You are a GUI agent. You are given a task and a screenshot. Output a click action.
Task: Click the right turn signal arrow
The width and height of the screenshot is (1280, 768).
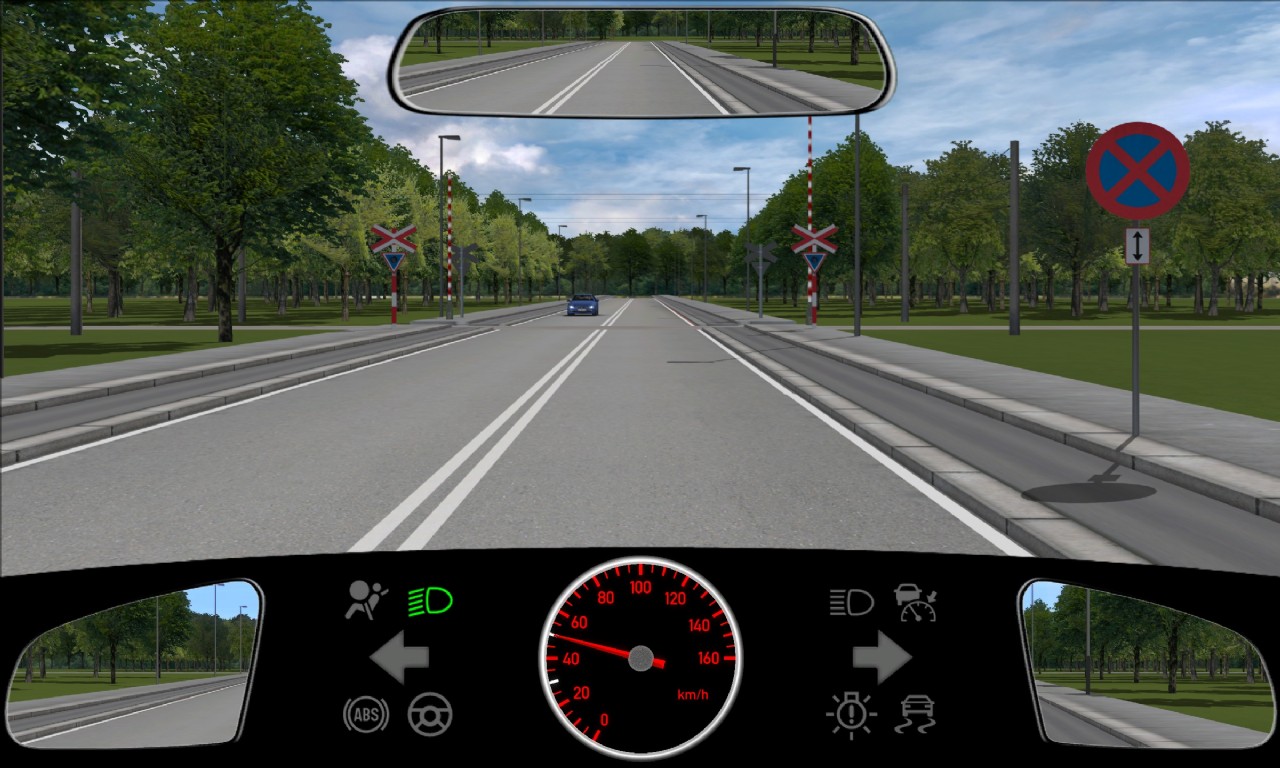pyautogui.click(x=881, y=657)
